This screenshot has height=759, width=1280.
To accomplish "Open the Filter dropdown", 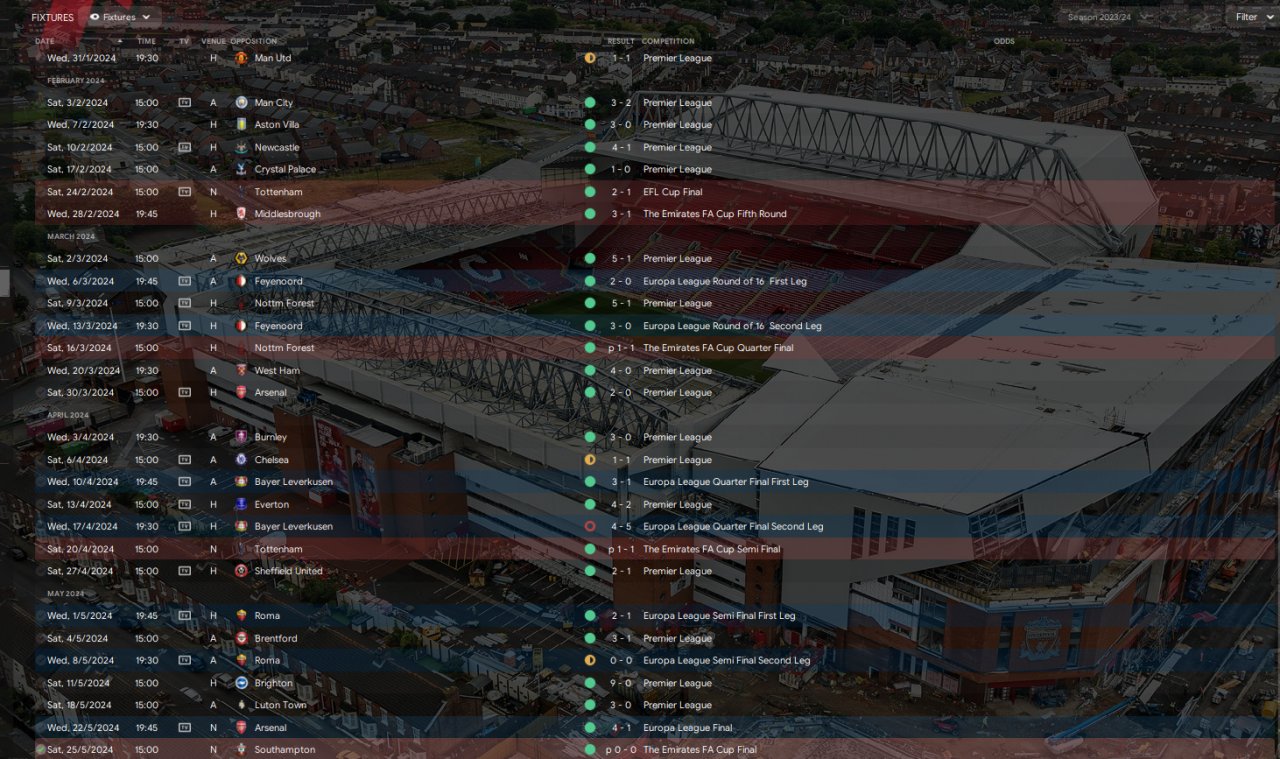I will pyautogui.click(x=1251, y=17).
